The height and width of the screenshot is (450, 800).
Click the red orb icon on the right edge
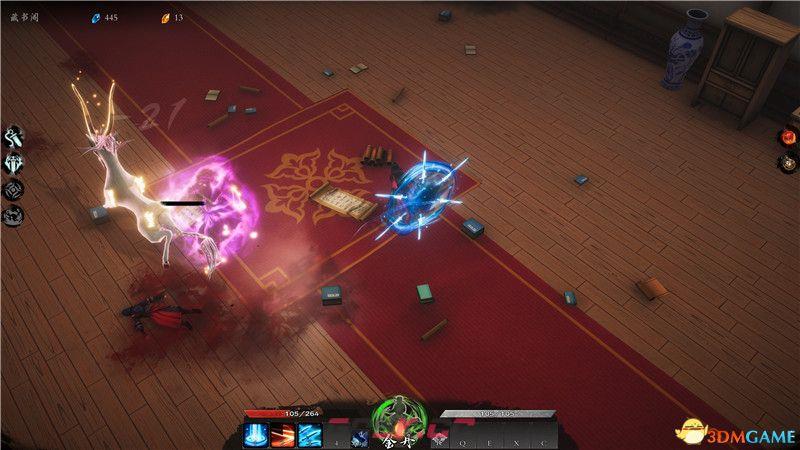pos(787,137)
